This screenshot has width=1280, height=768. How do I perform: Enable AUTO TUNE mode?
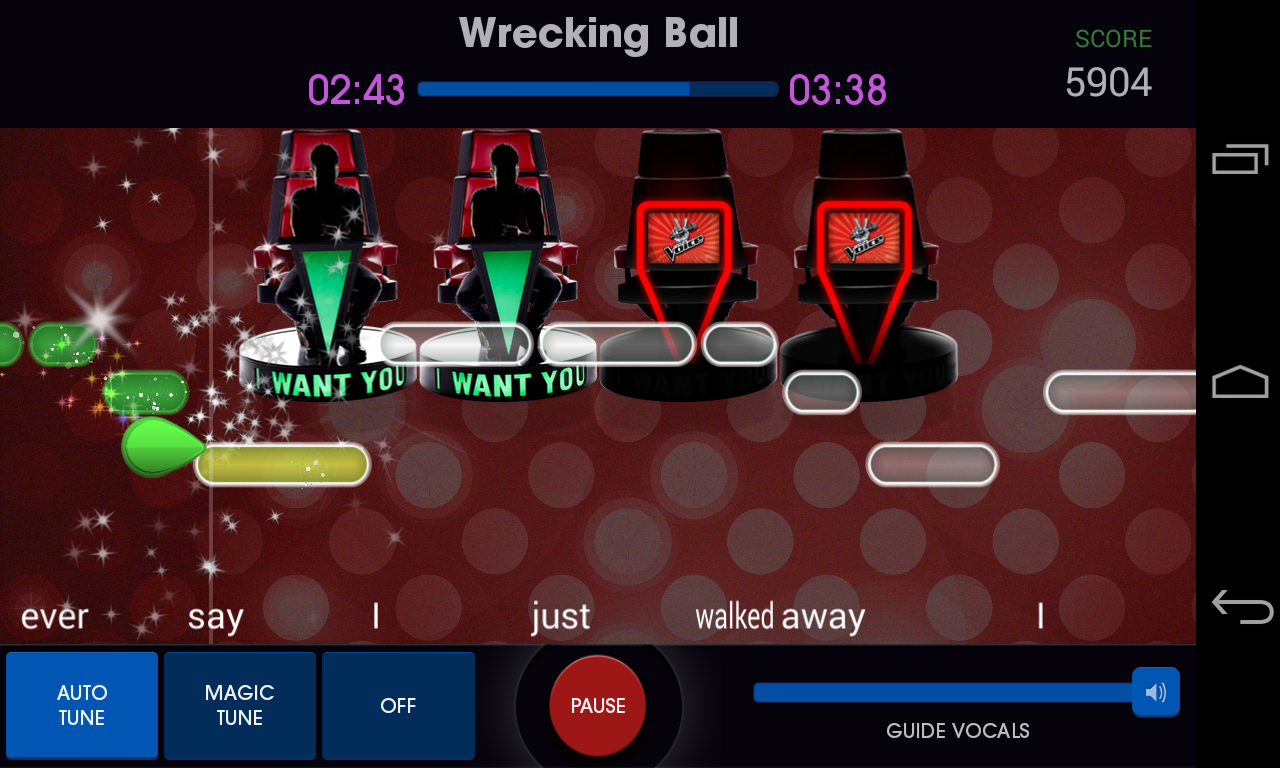point(81,705)
